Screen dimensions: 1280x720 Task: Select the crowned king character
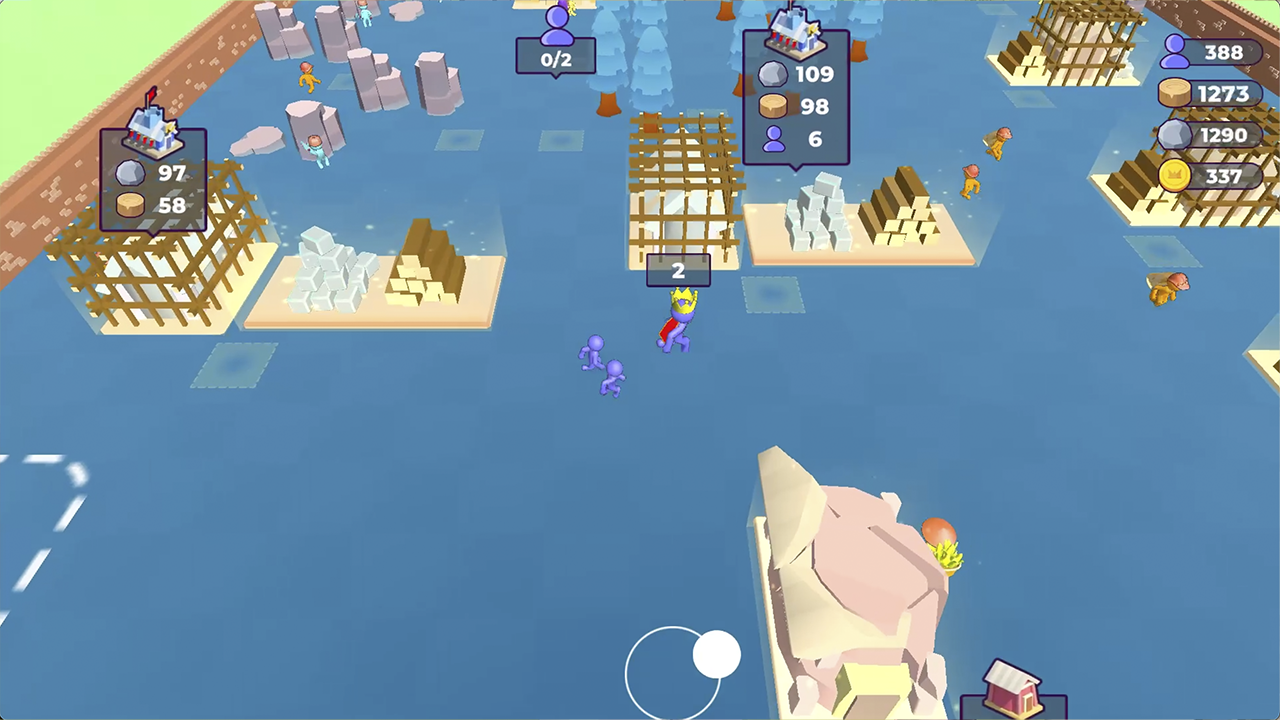point(678,320)
